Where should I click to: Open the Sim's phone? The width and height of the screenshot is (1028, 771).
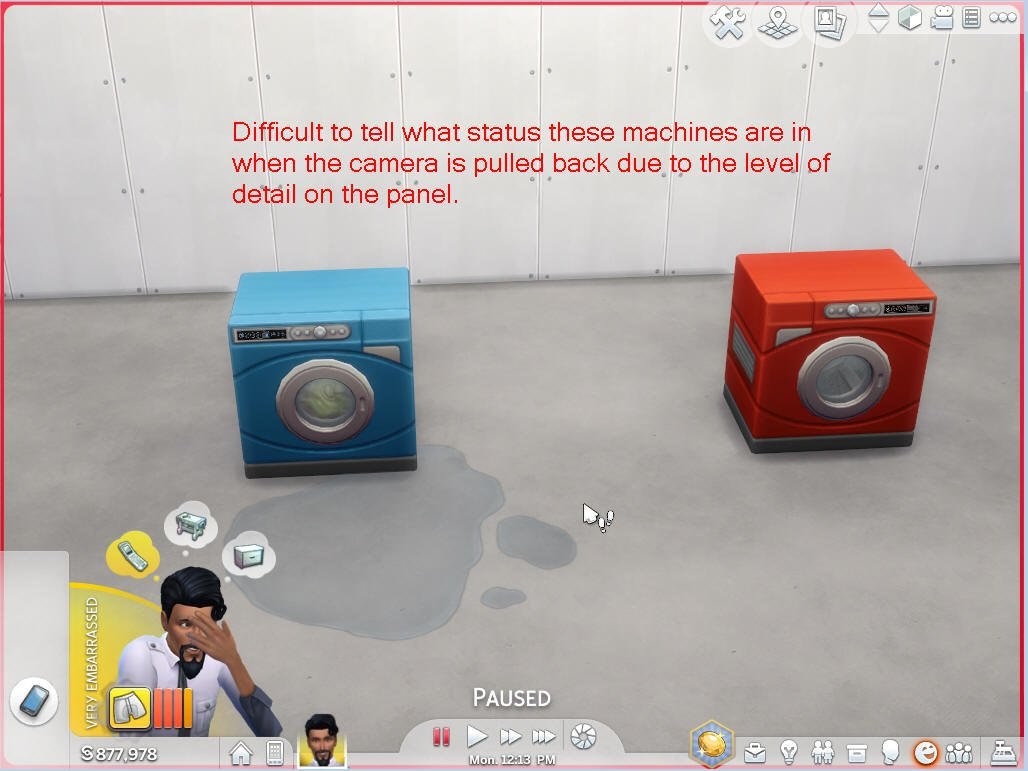pos(33,702)
